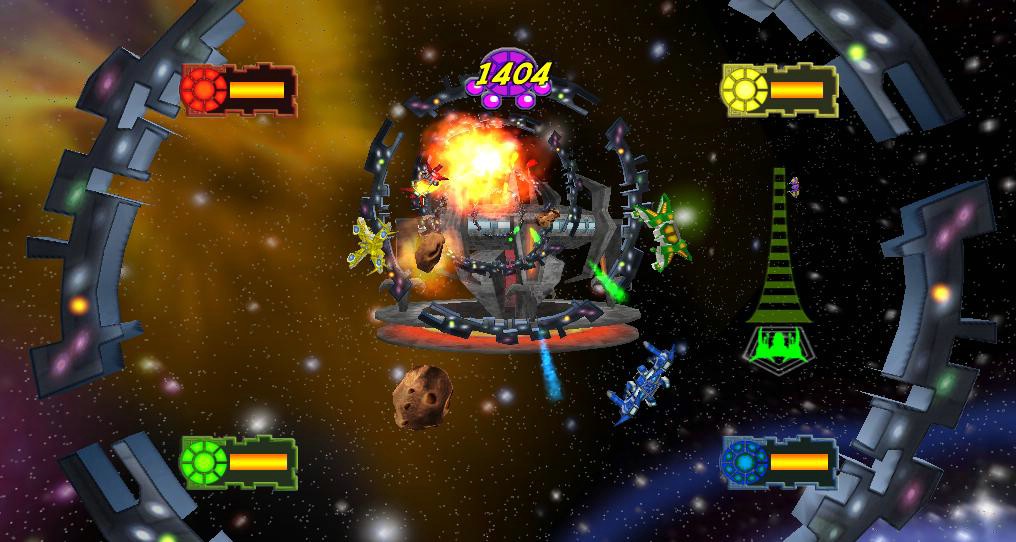Screen dimensions: 1016x542
Task: Choose the green player emblem icon
Action: point(202,461)
